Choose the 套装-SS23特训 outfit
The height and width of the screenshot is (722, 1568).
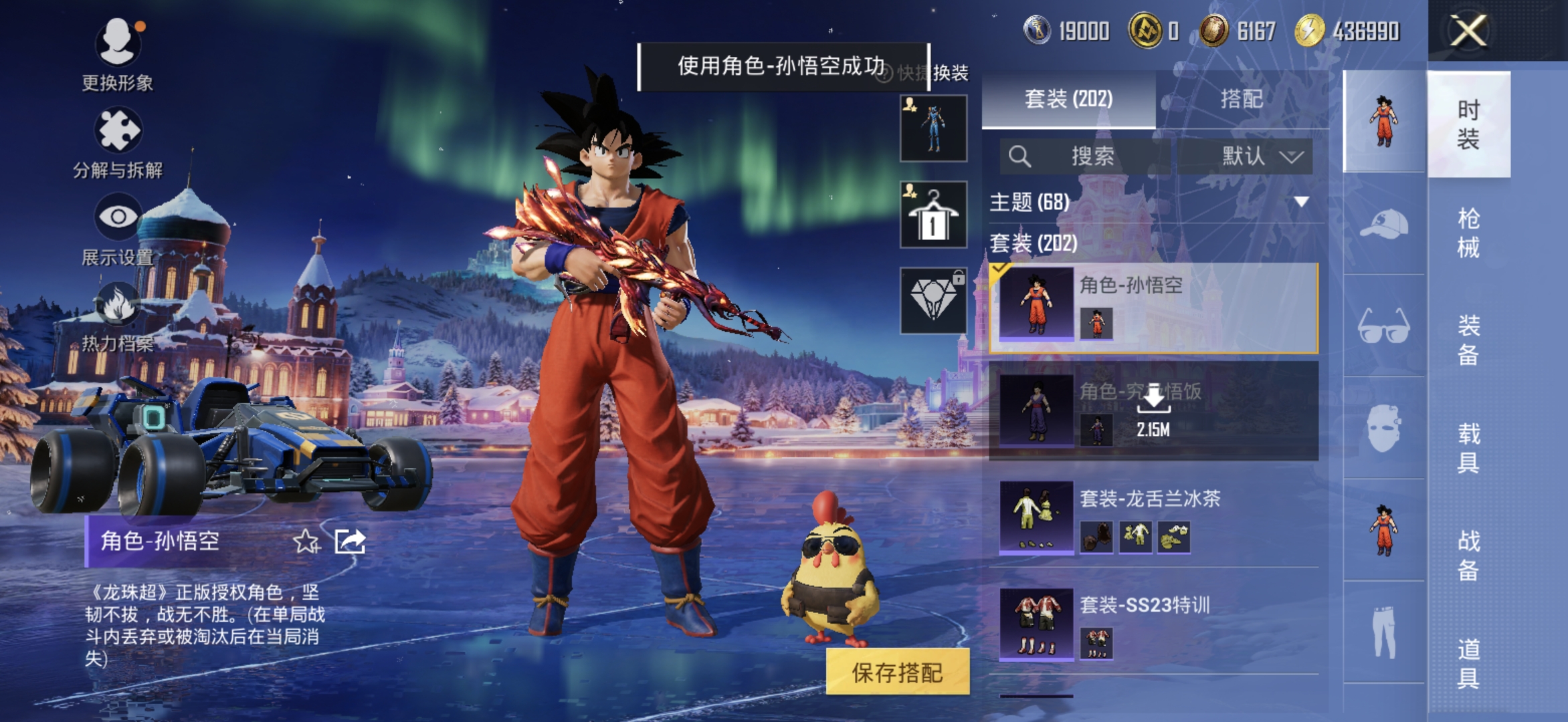pyautogui.click(x=1153, y=623)
